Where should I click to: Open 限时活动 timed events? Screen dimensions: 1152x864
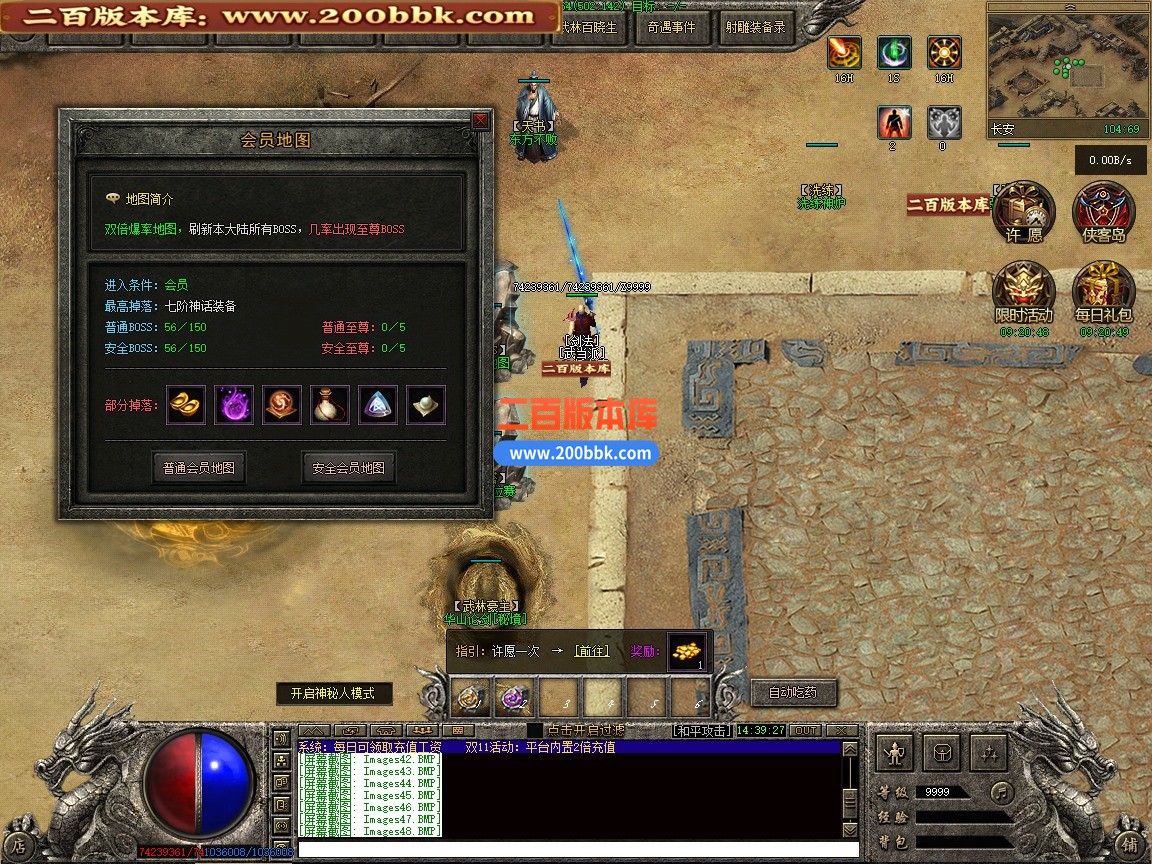pos(1023,292)
